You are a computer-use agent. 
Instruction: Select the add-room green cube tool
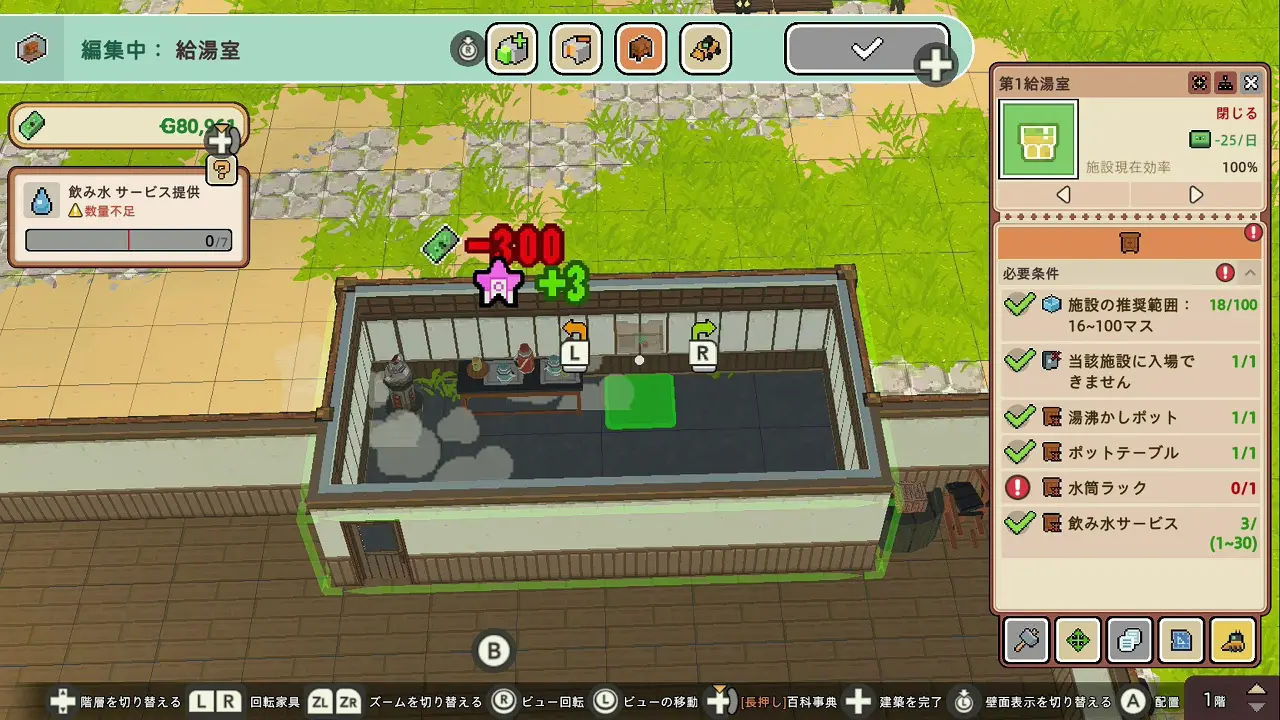(511, 48)
